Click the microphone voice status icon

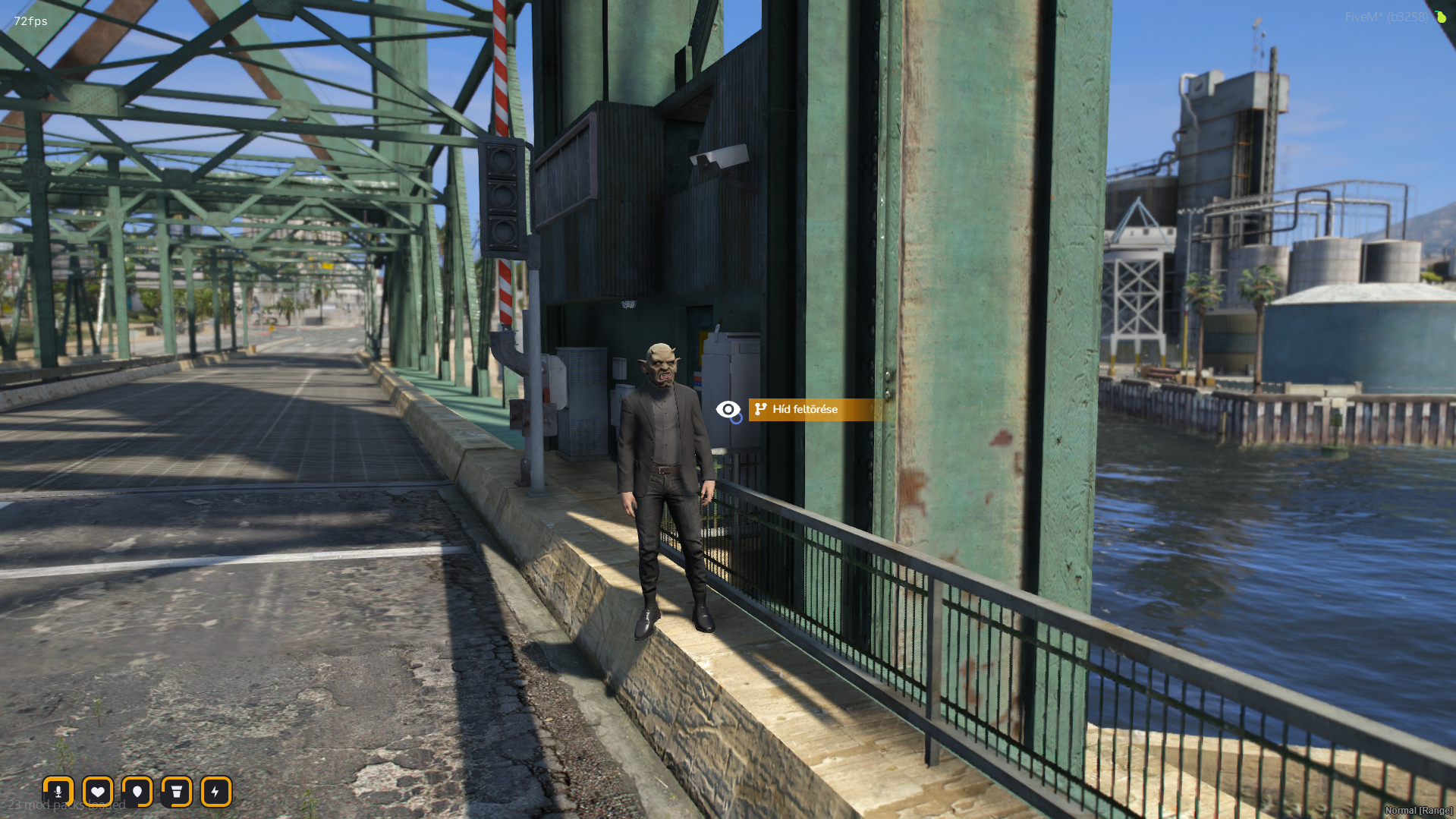[58, 792]
